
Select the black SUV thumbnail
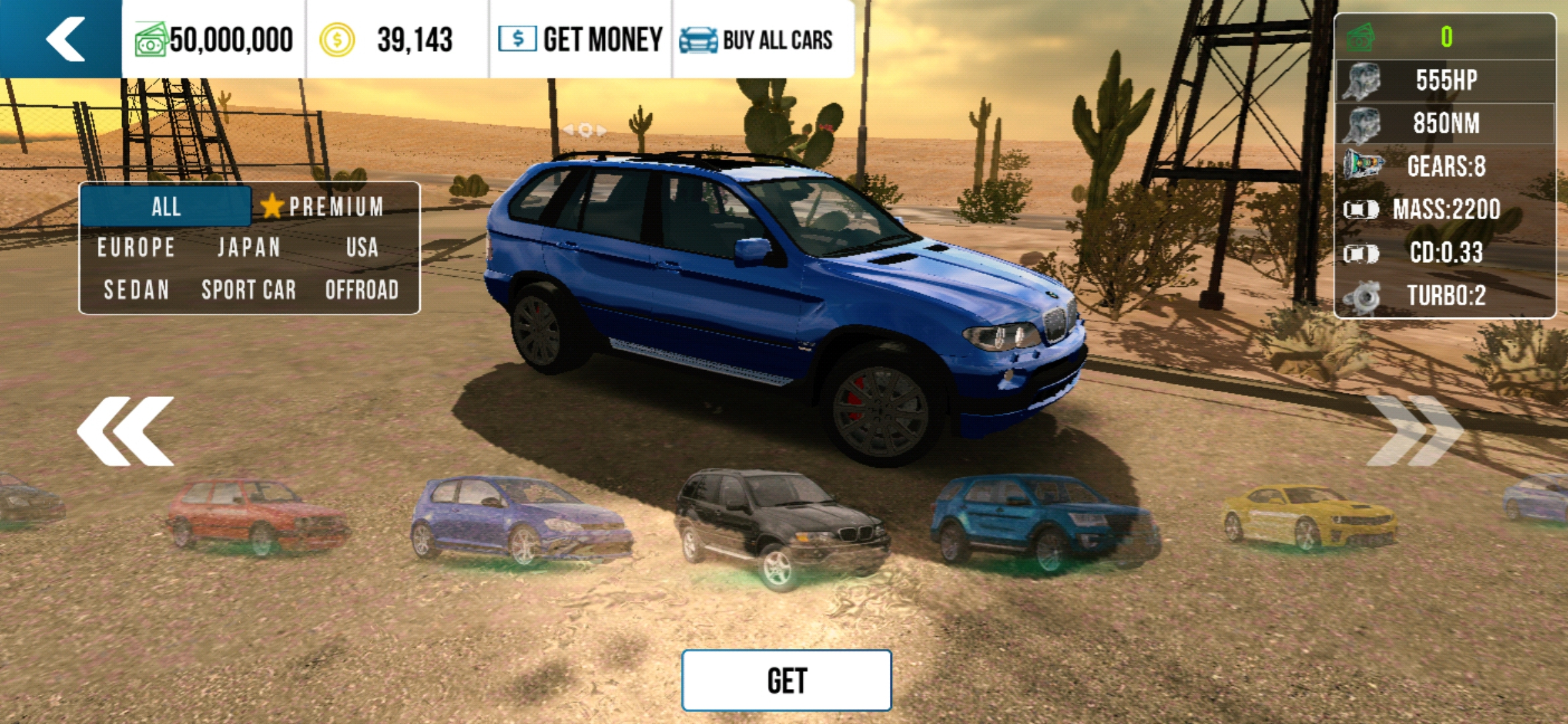click(x=781, y=526)
